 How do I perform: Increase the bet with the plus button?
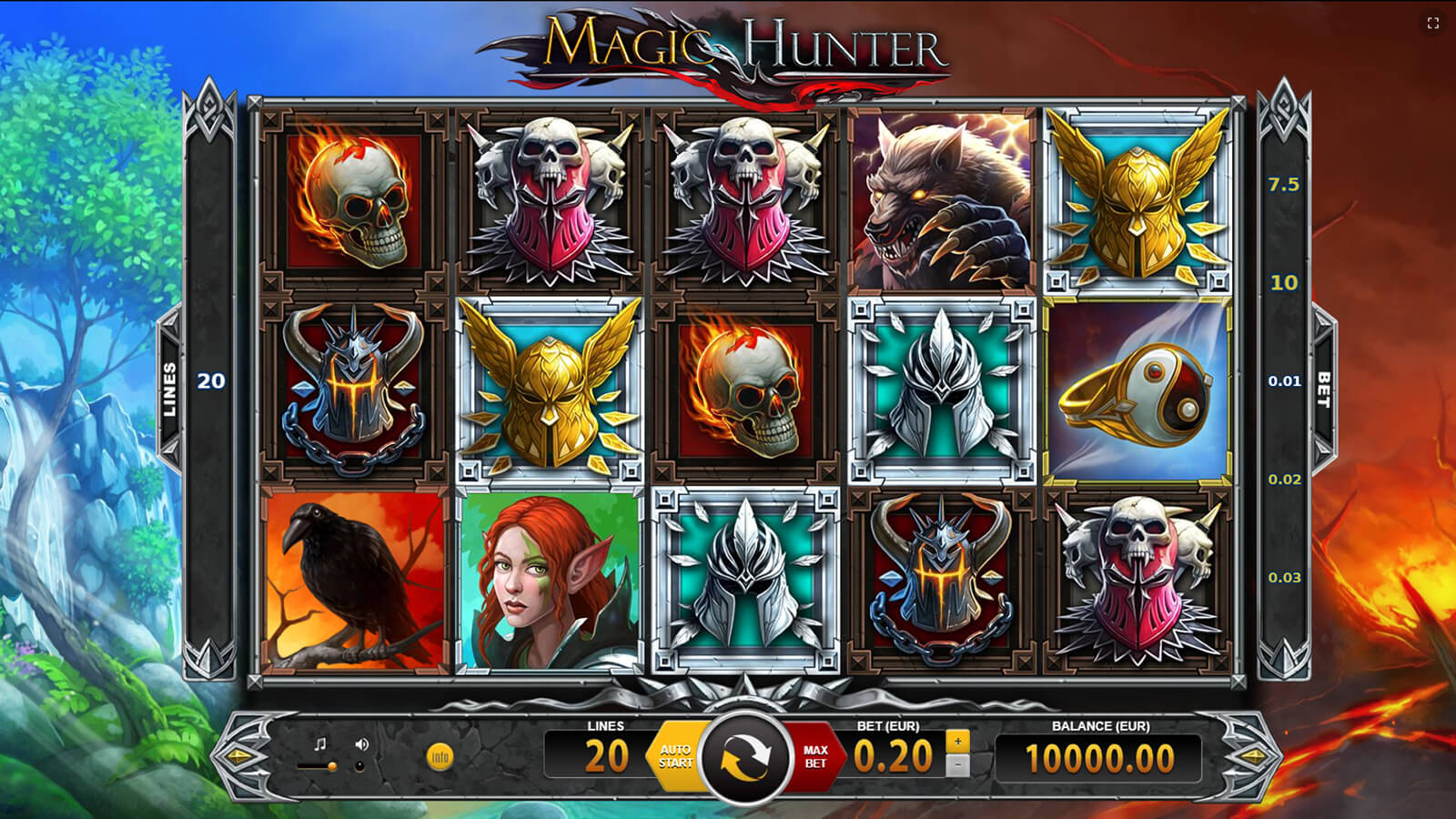click(956, 743)
